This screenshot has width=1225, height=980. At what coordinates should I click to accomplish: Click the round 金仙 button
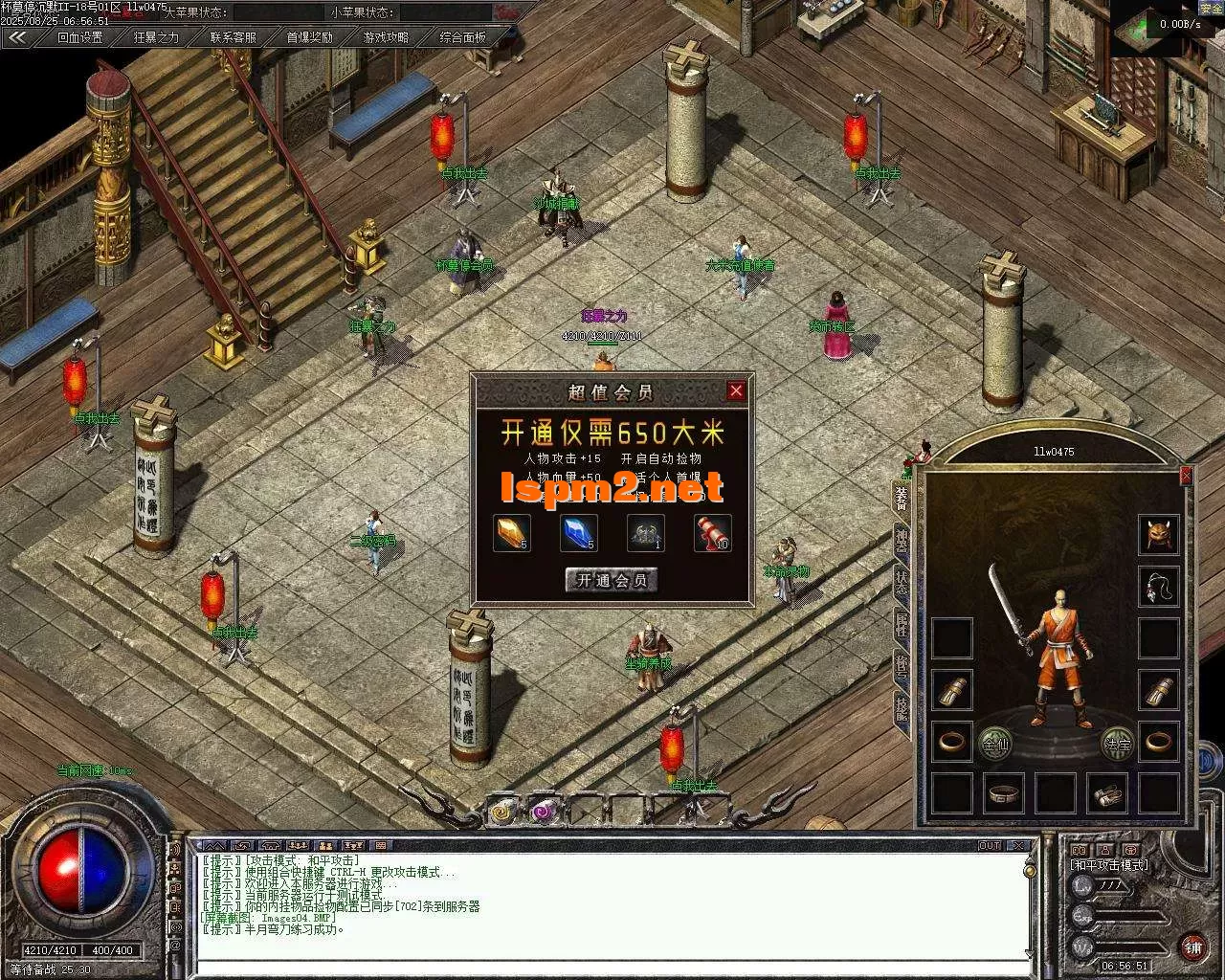coord(995,743)
